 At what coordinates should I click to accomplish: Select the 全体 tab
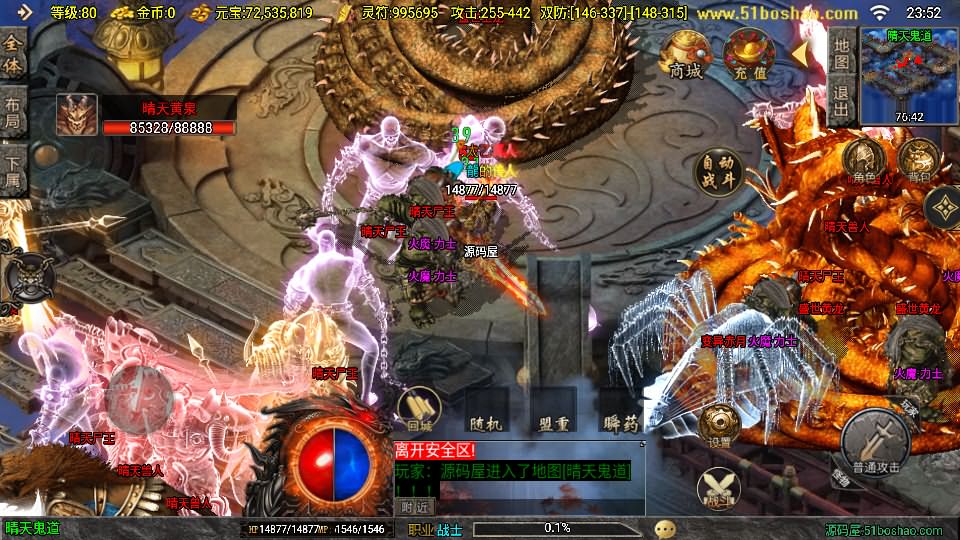pyautogui.click(x=13, y=56)
